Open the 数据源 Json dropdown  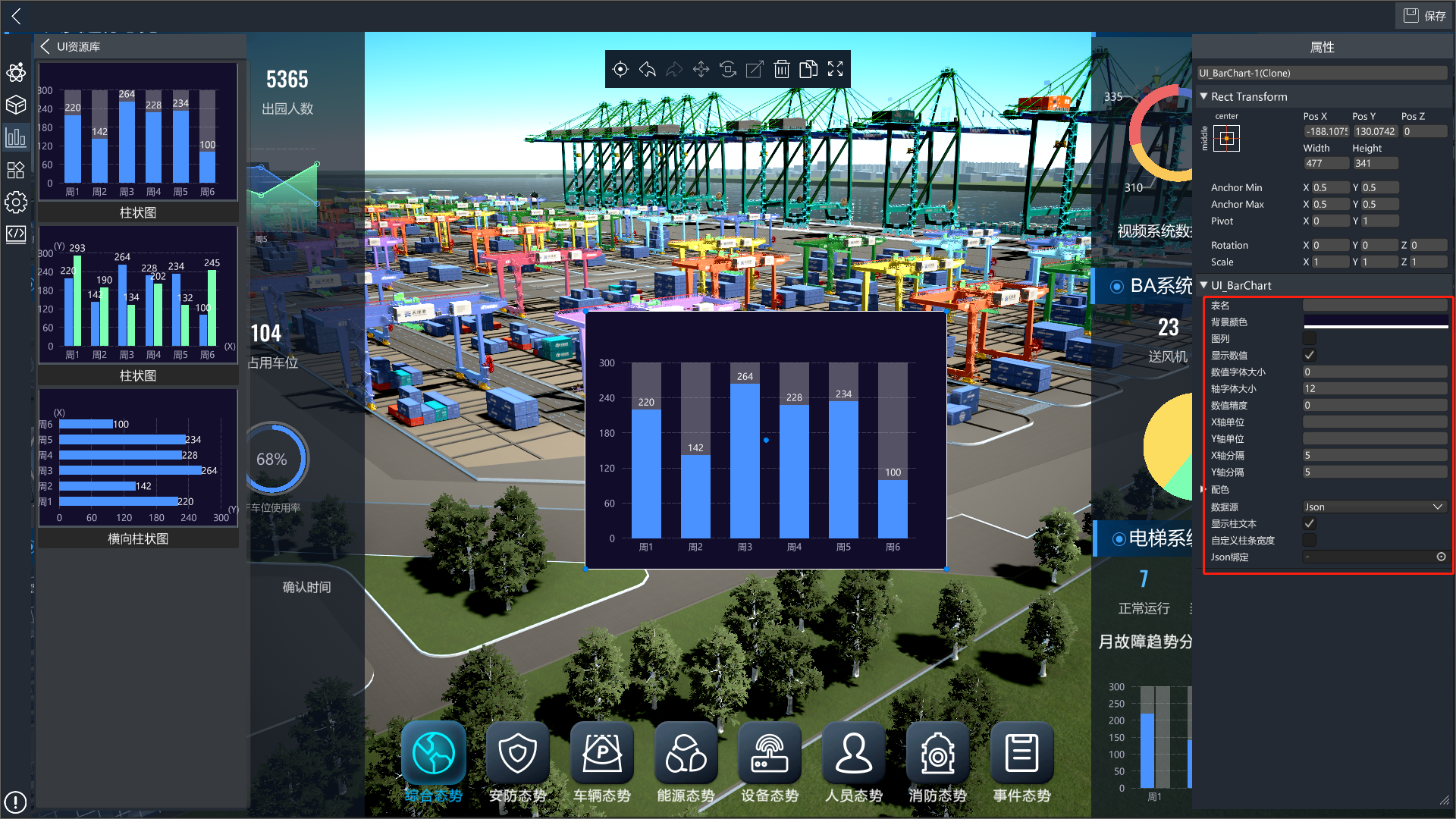click(1374, 507)
